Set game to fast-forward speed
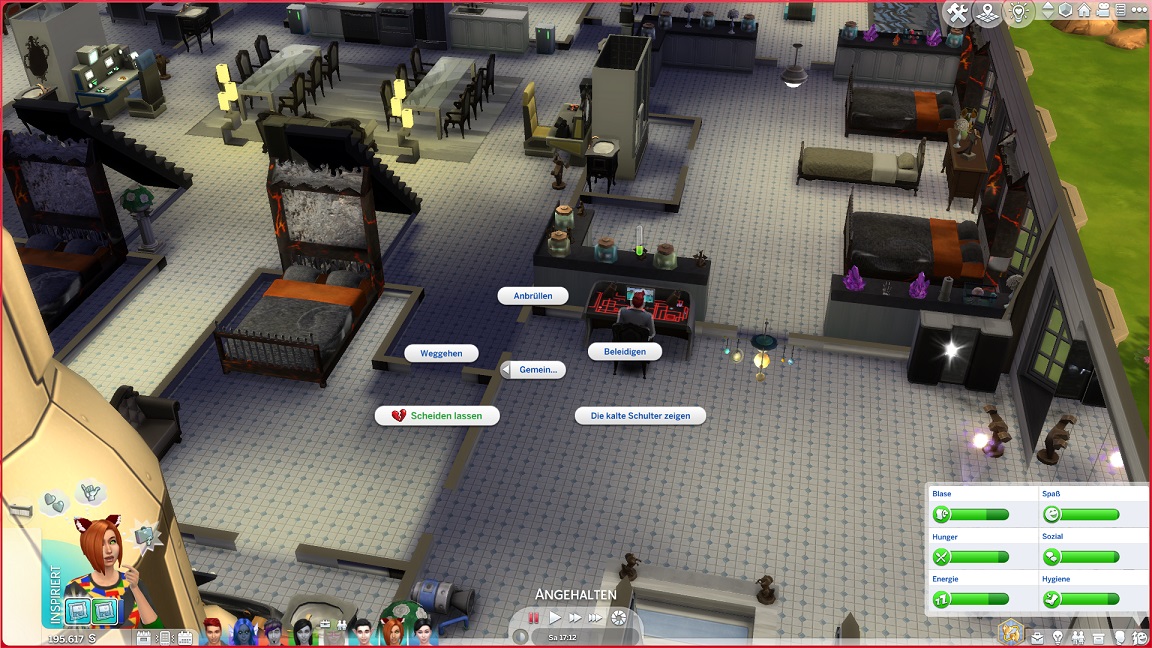The image size is (1152, 648). point(575,618)
